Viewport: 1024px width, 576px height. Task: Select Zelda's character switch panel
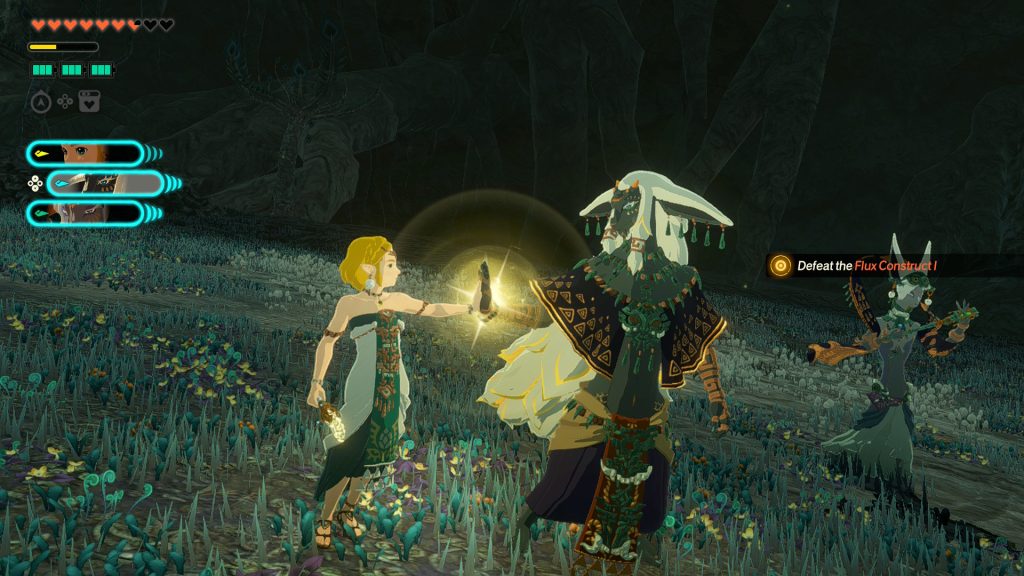pos(85,153)
